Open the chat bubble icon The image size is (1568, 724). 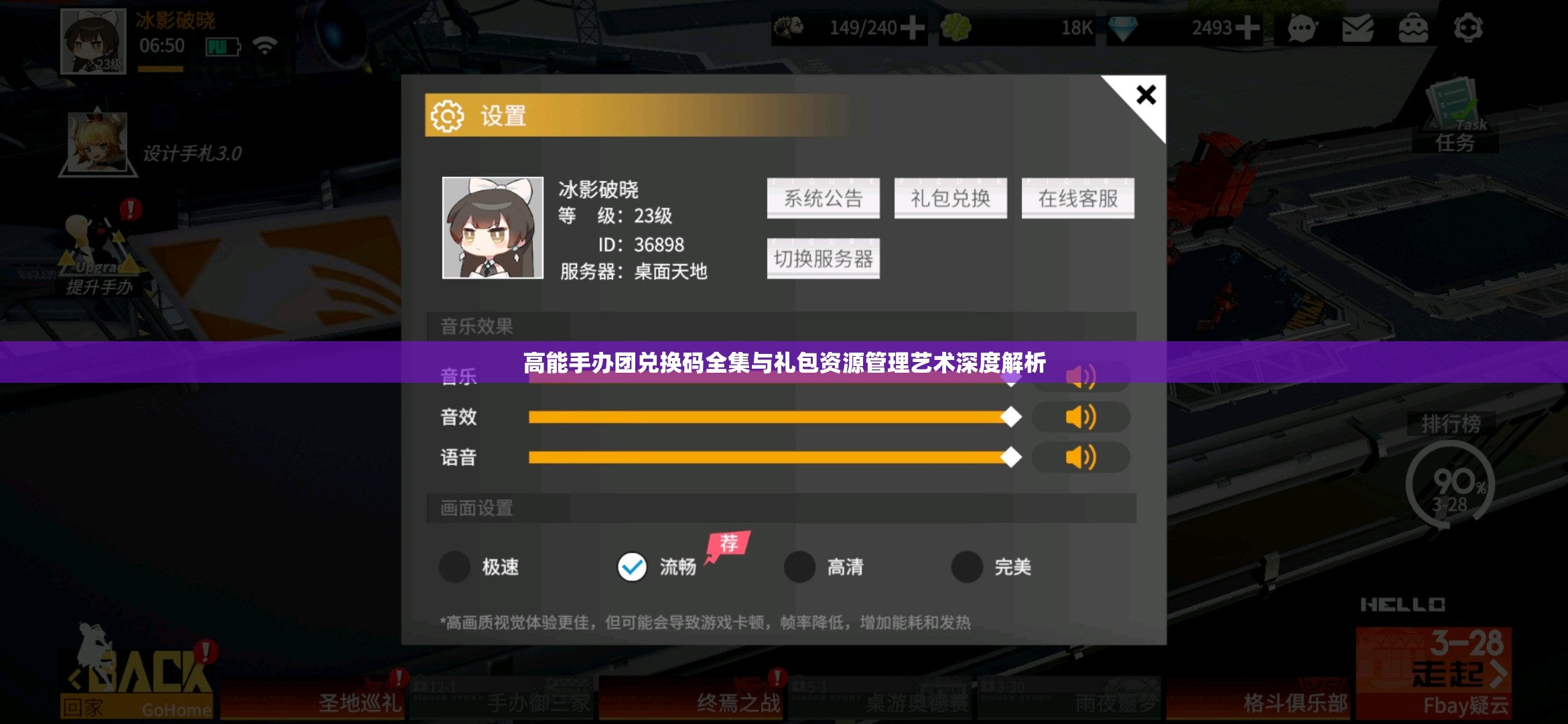pos(1303,28)
